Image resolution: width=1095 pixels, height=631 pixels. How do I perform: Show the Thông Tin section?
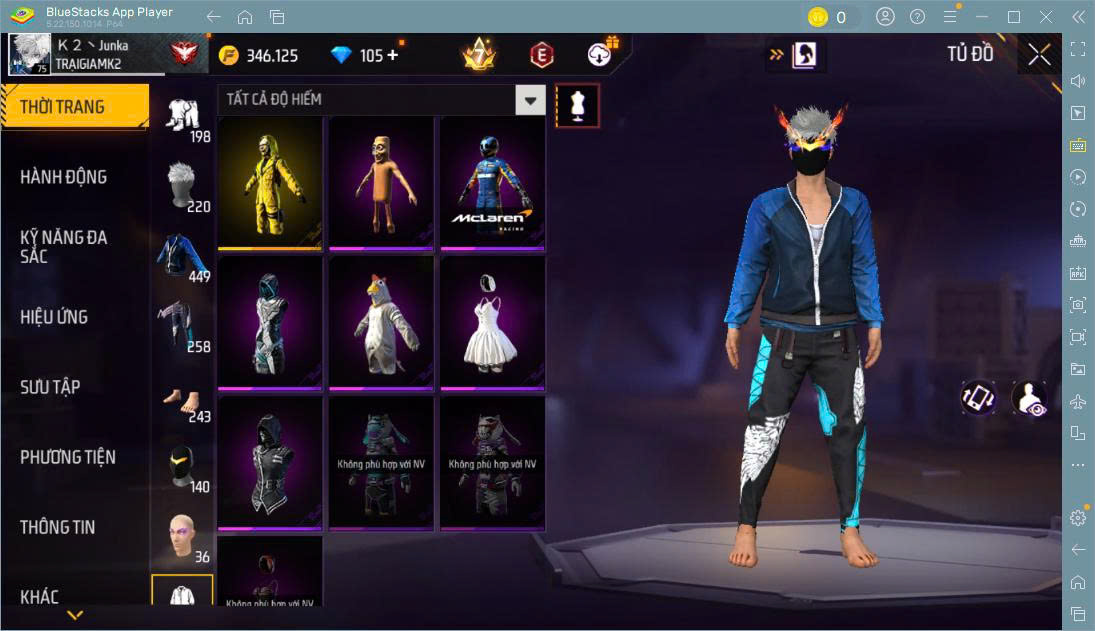[58, 527]
